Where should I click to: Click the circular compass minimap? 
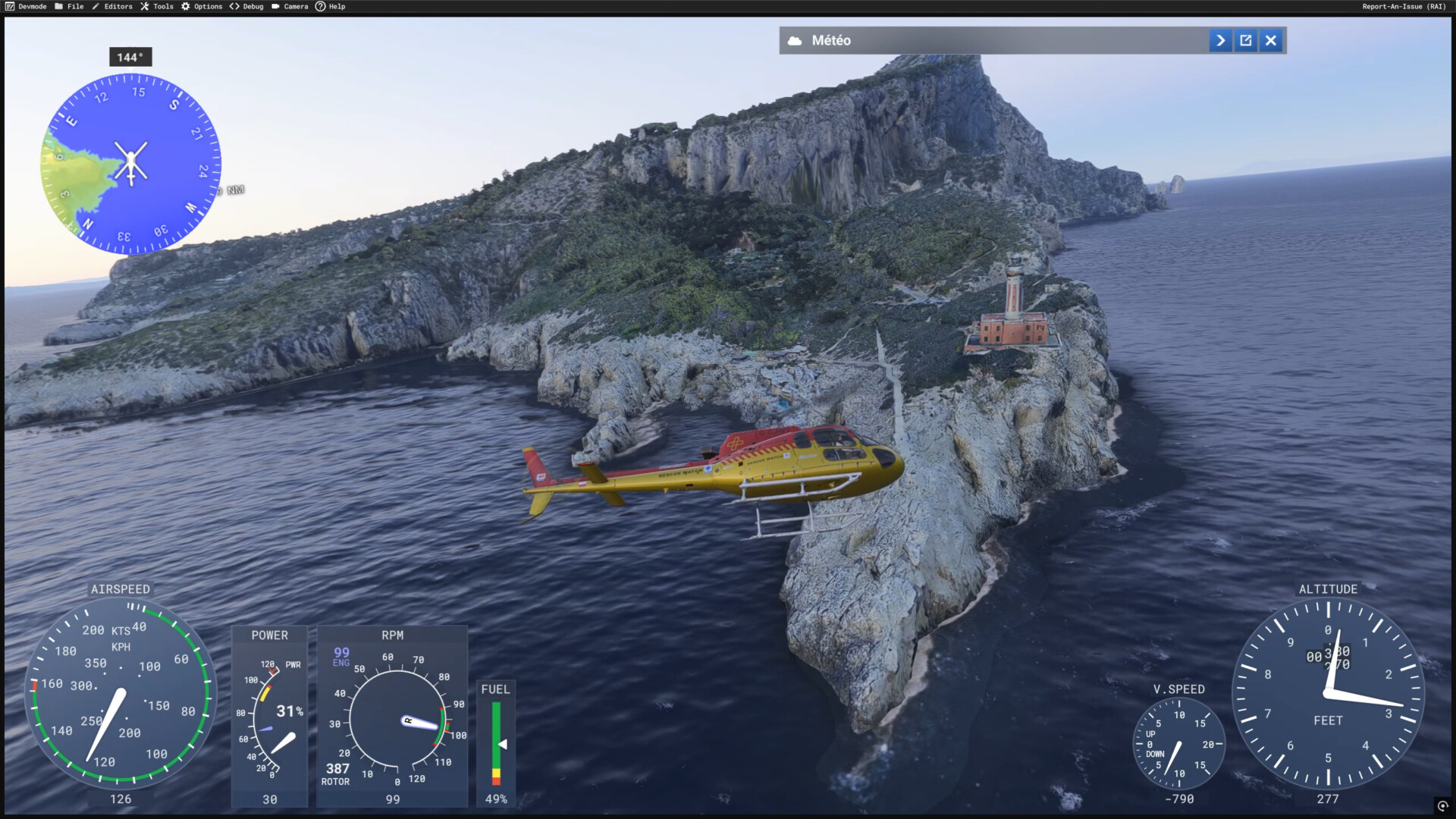point(130,163)
